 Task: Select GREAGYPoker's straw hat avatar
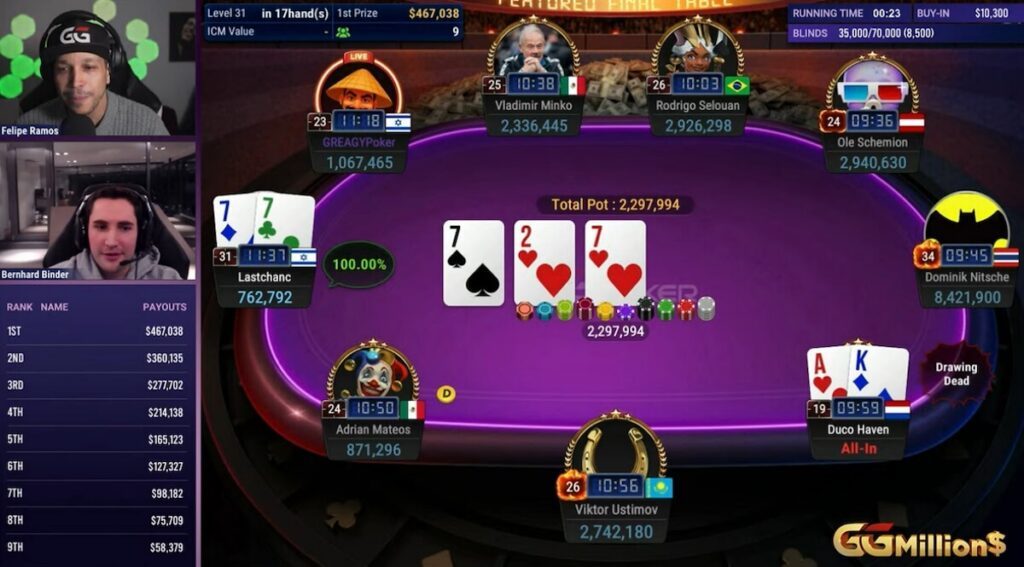coord(358,88)
